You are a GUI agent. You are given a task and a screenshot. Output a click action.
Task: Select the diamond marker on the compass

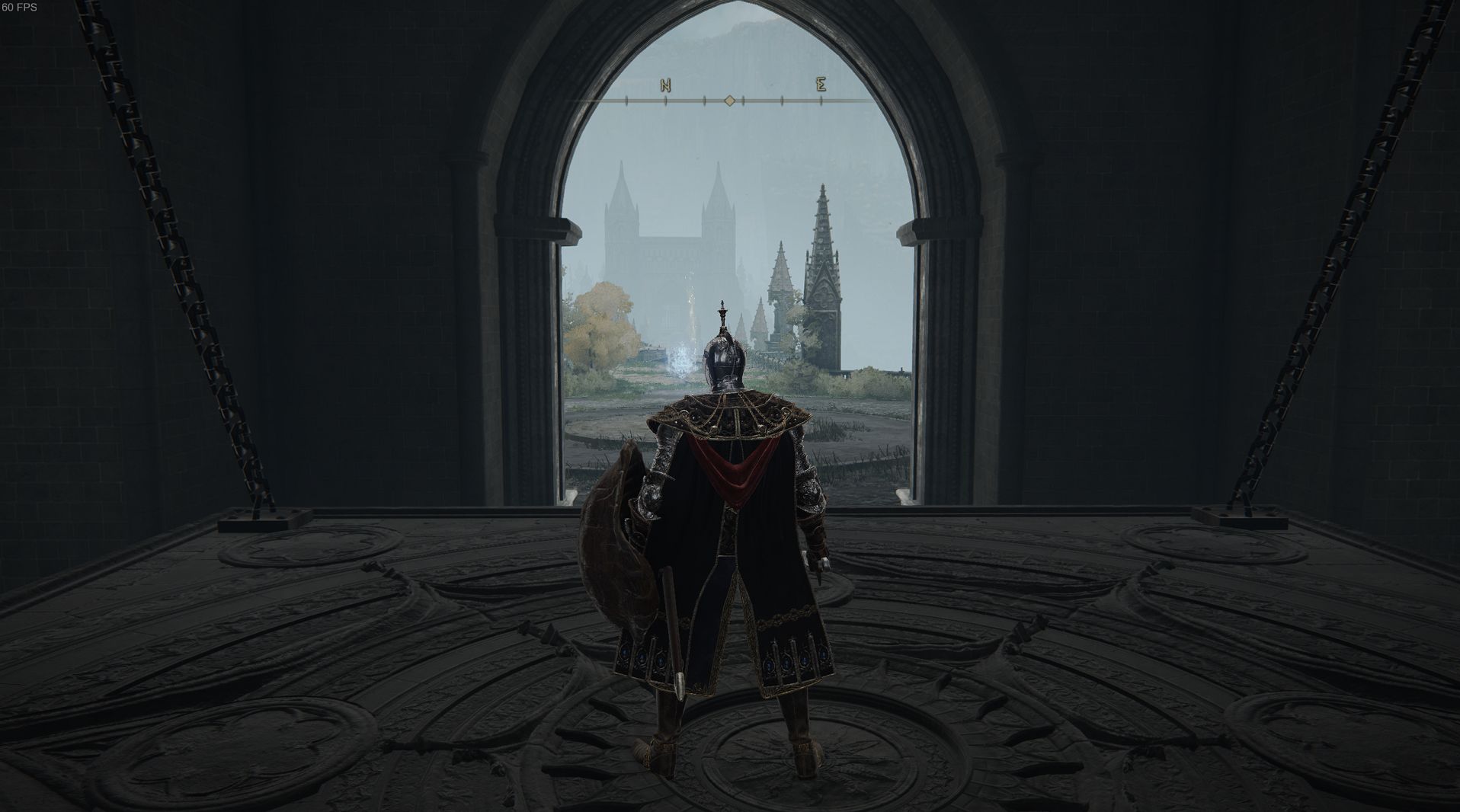(x=729, y=101)
